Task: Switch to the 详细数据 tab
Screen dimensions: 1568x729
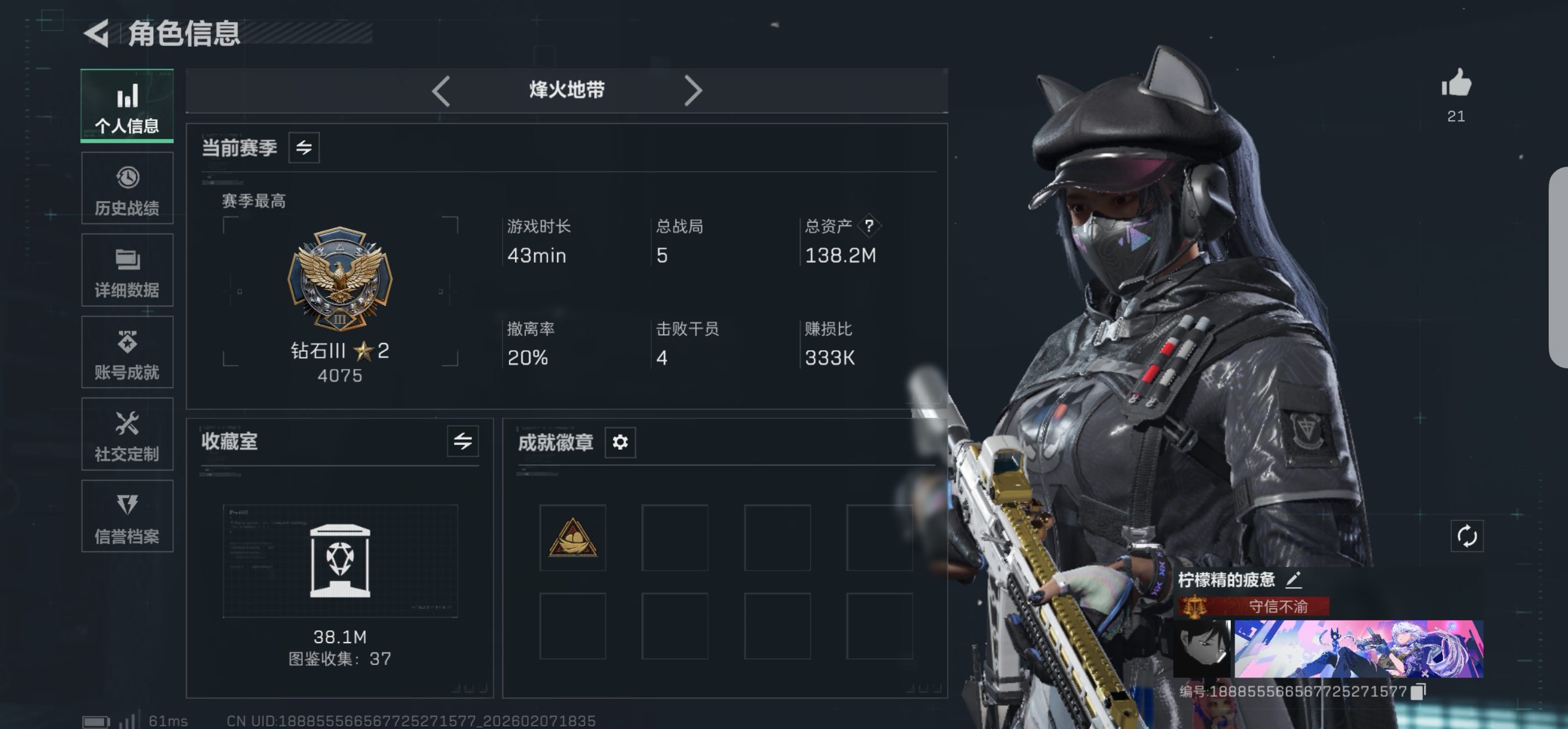Action: tap(127, 270)
